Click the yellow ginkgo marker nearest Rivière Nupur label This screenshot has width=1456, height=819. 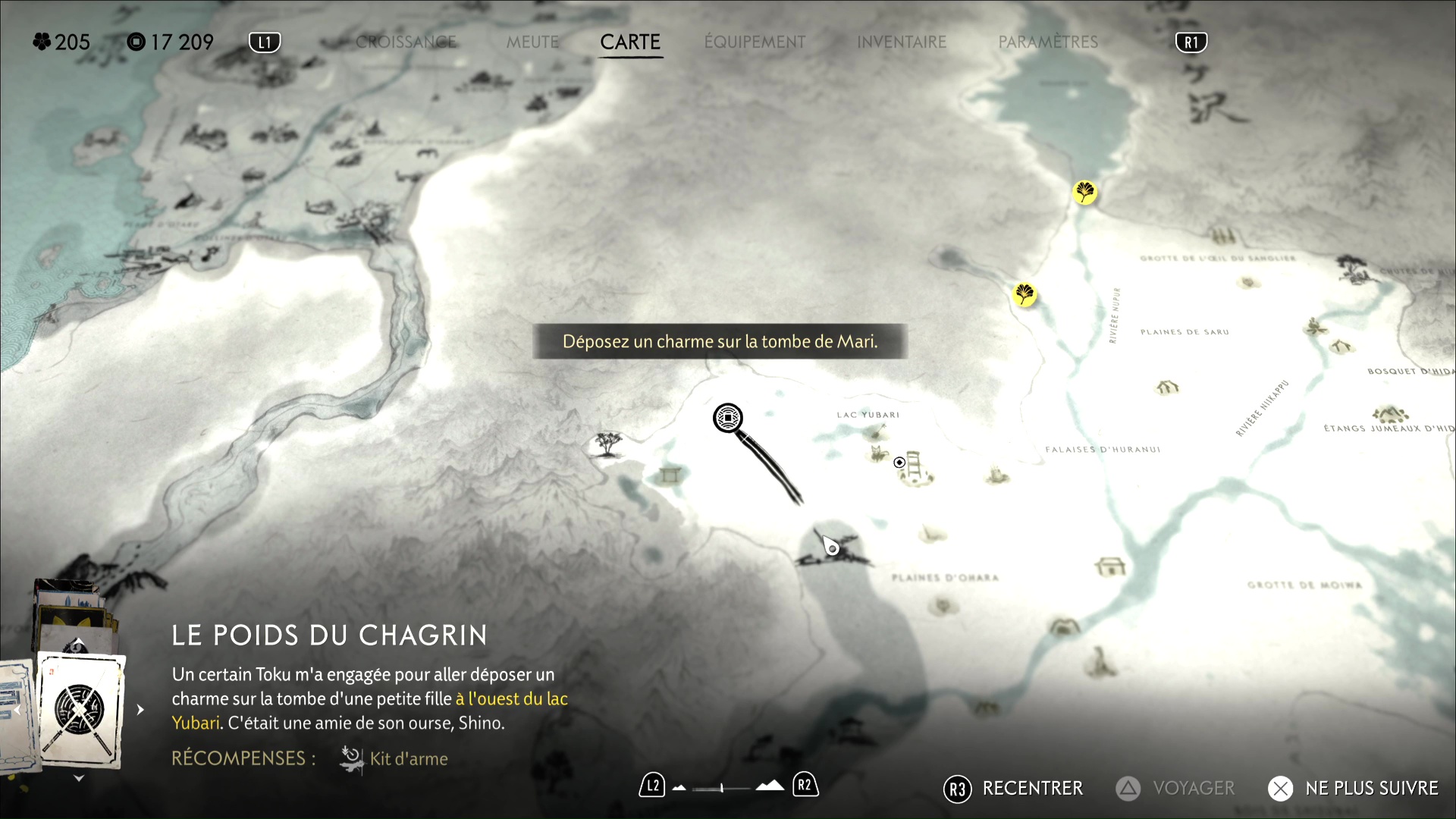(x=1024, y=294)
